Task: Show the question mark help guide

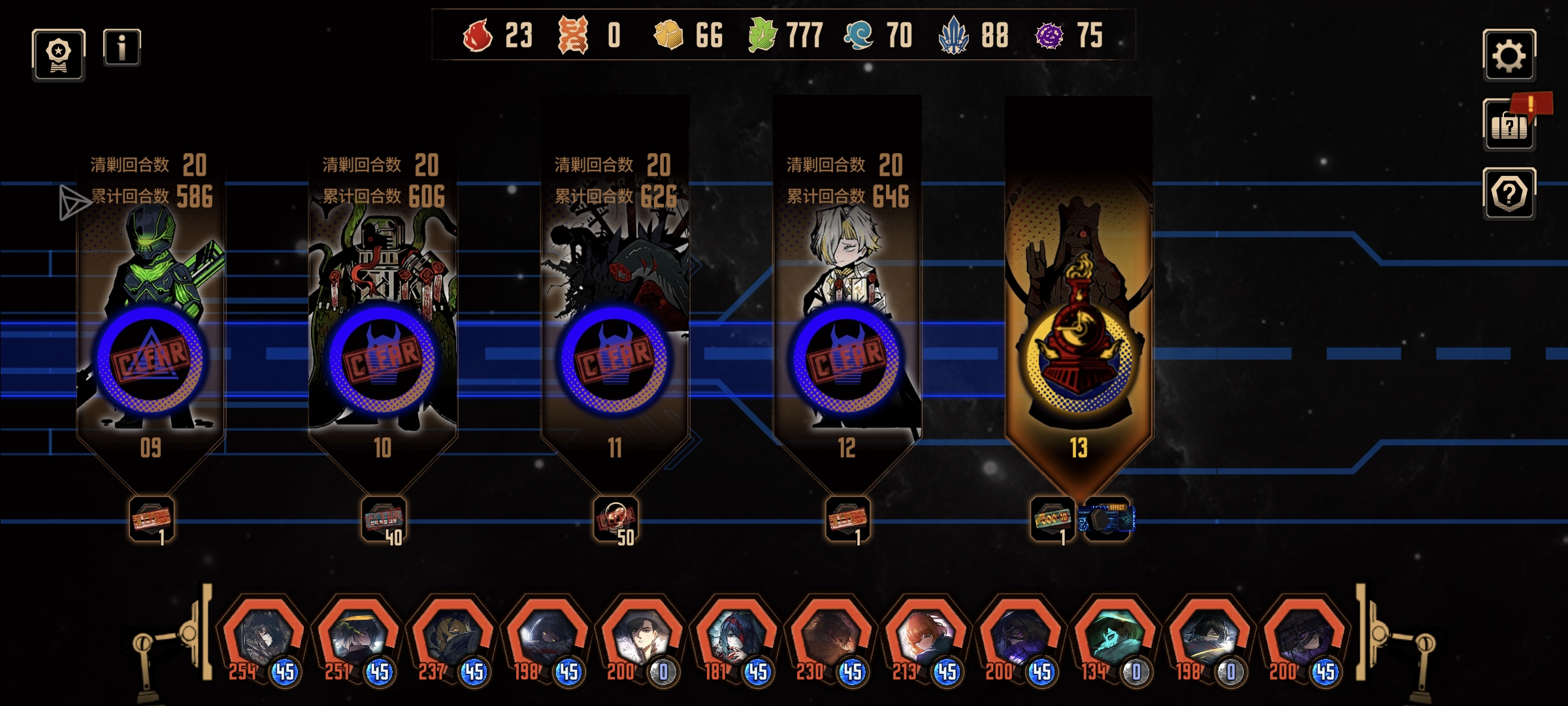Action: point(1509,193)
